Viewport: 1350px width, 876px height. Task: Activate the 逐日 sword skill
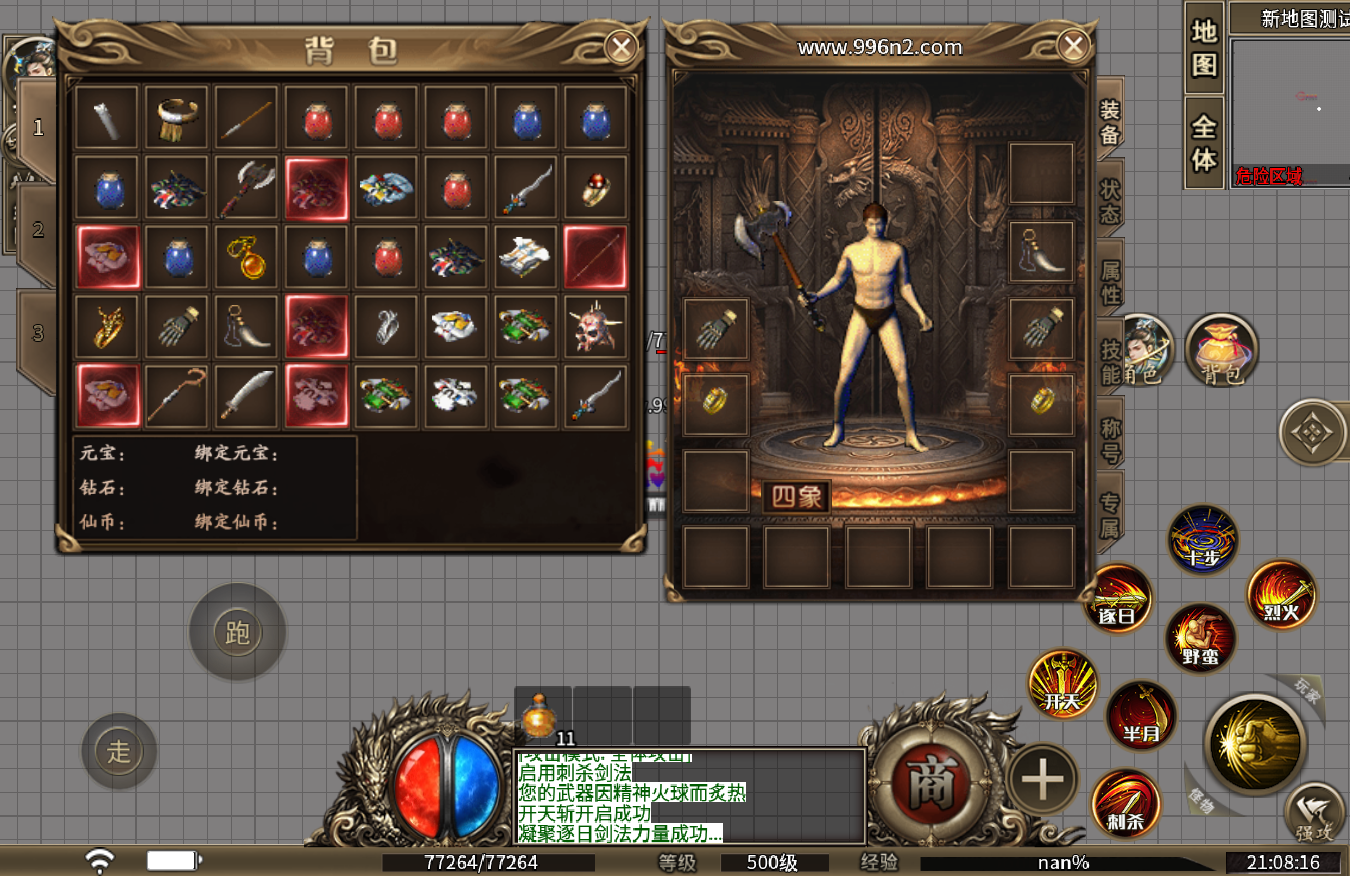click(1119, 599)
